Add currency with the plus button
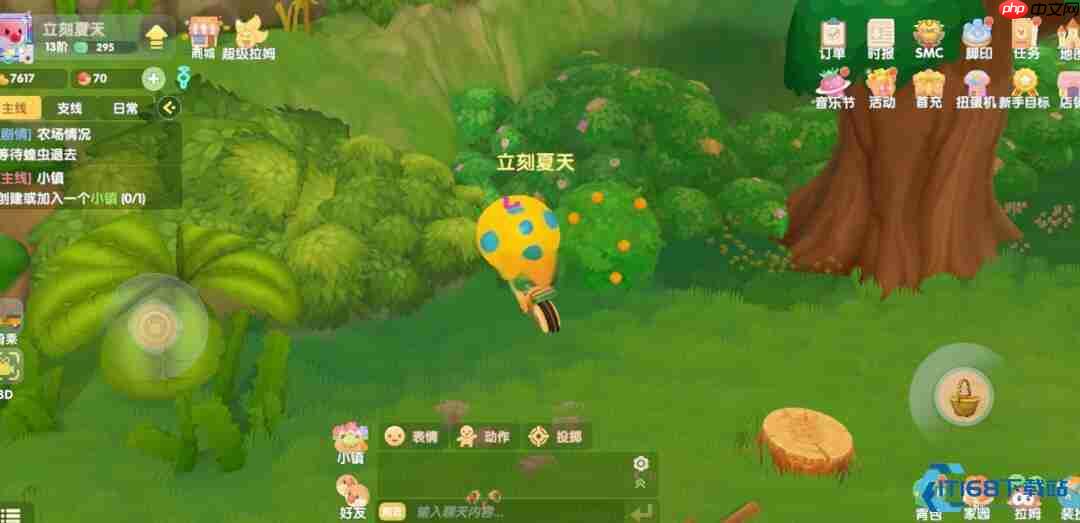This screenshot has height=523, width=1080. click(x=153, y=78)
